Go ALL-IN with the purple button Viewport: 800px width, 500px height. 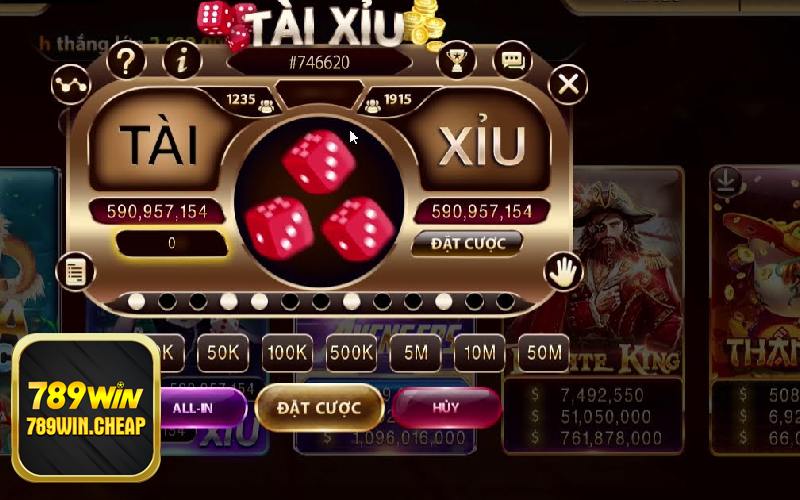pos(197,408)
